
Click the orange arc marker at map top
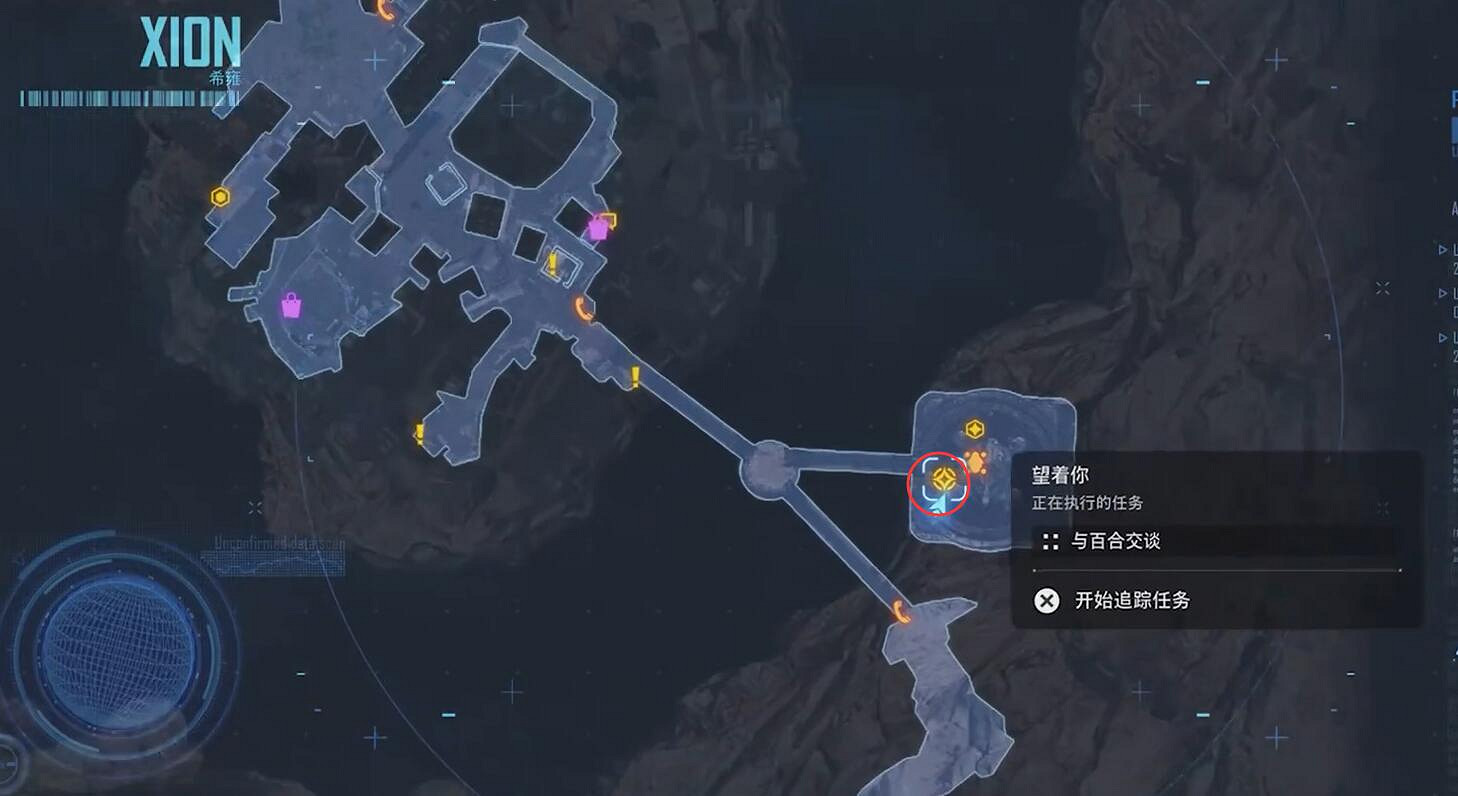click(383, 10)
